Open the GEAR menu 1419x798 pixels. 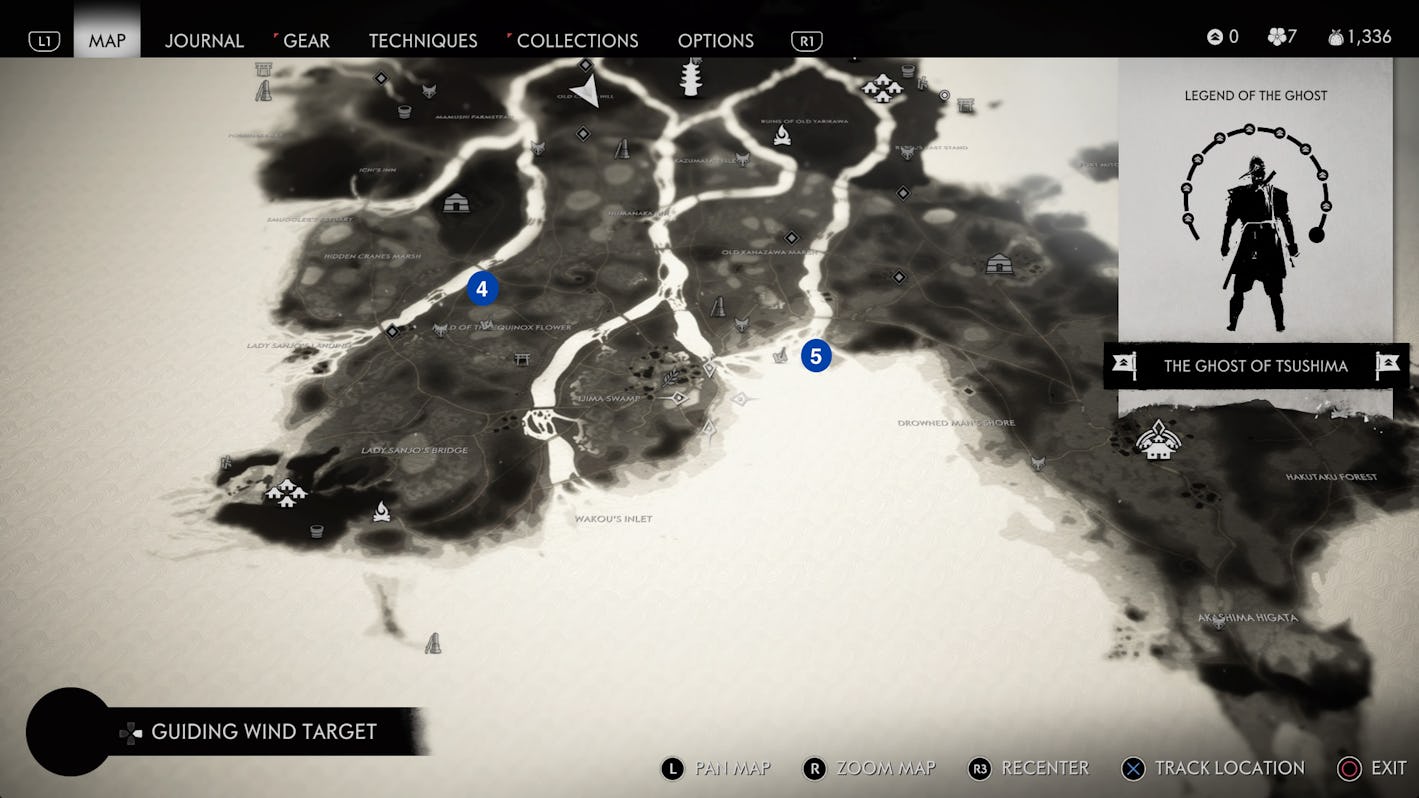tap(305, 41)
